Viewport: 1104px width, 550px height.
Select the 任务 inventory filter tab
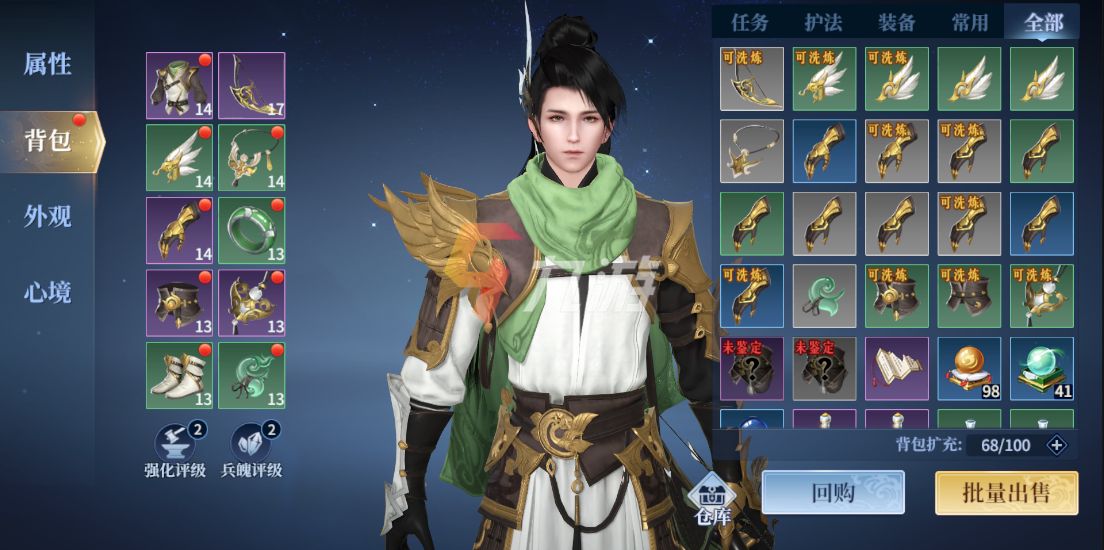pos(749,22)
